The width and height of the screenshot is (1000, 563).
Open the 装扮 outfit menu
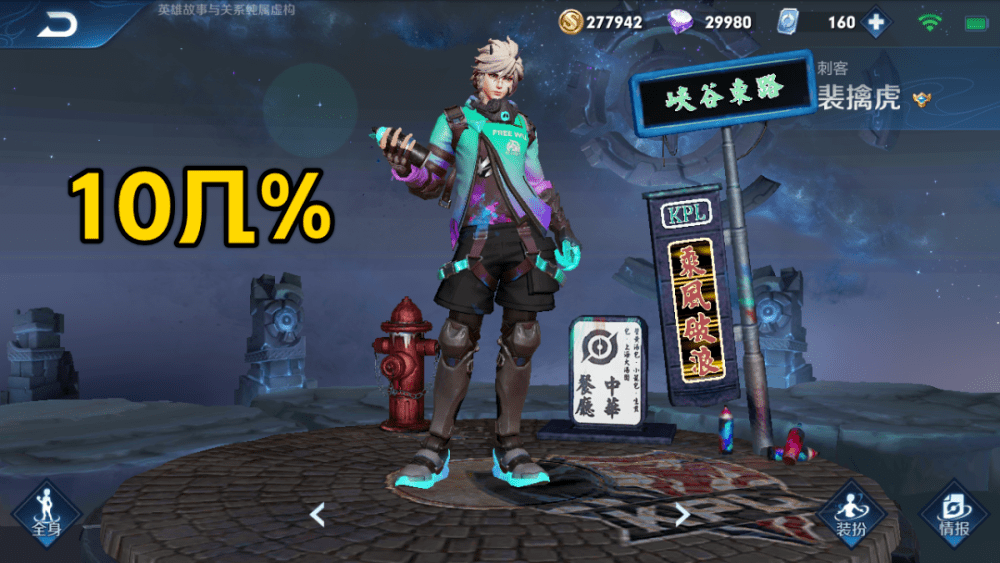click(x=852, y=513)
